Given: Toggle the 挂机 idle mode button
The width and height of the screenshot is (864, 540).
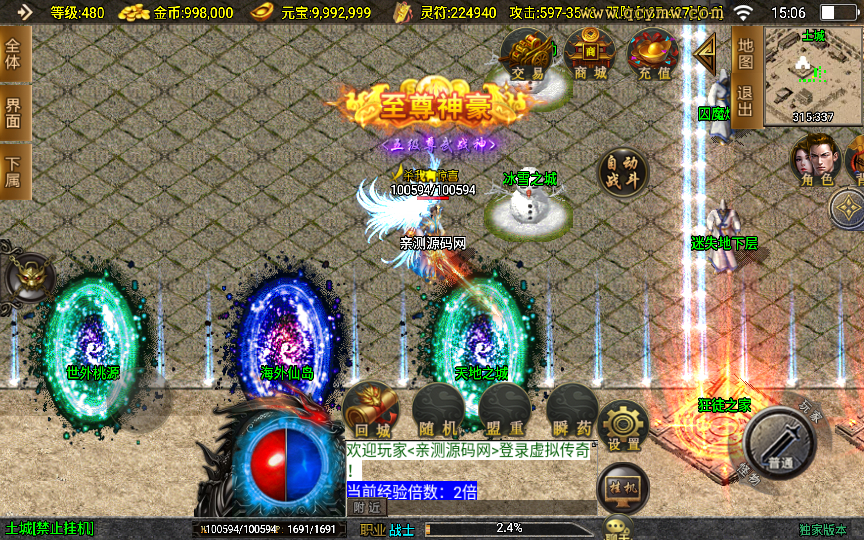Looking at the screenshot, I should point(622,489).
